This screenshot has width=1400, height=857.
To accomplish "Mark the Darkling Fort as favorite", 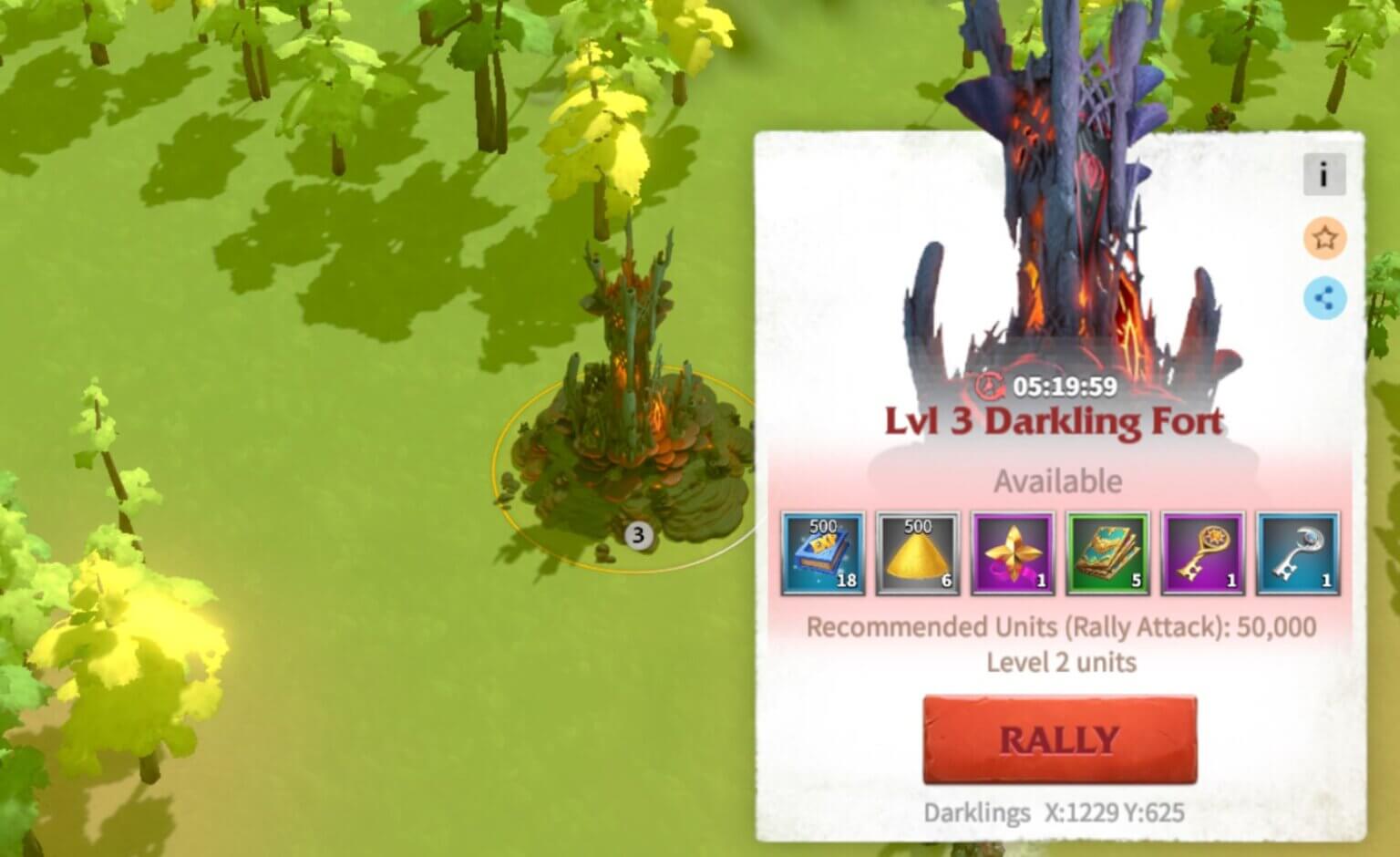I will coord(1323,240).
